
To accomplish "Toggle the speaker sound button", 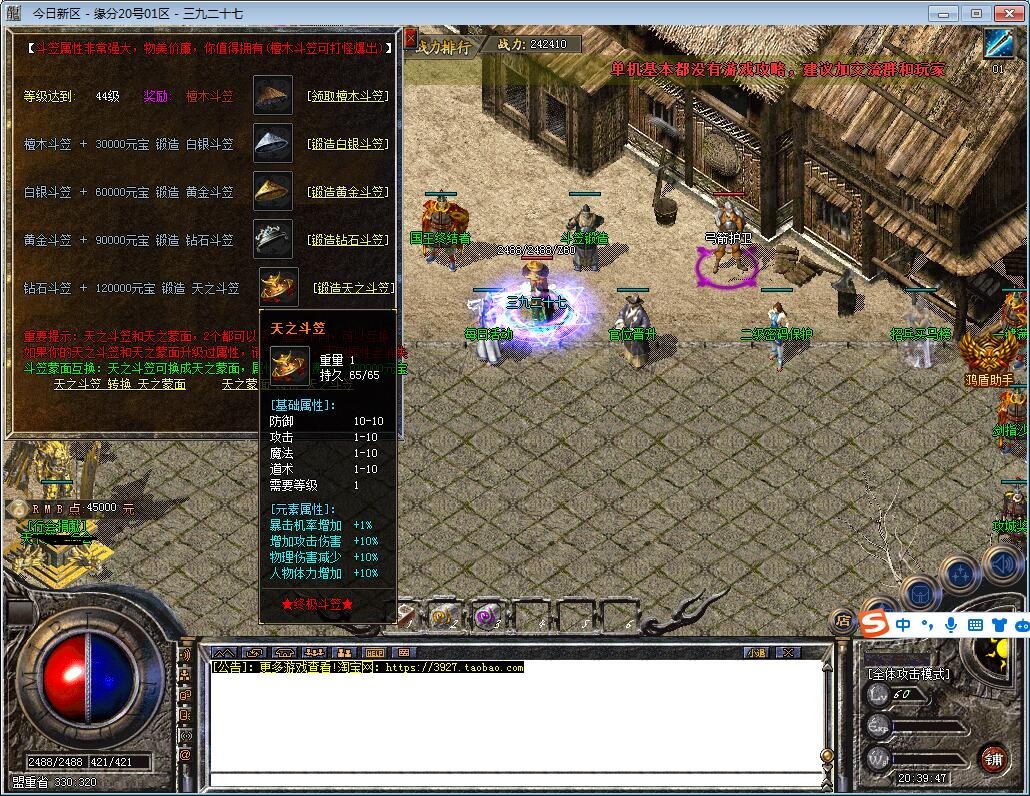I will (1000, 565).
